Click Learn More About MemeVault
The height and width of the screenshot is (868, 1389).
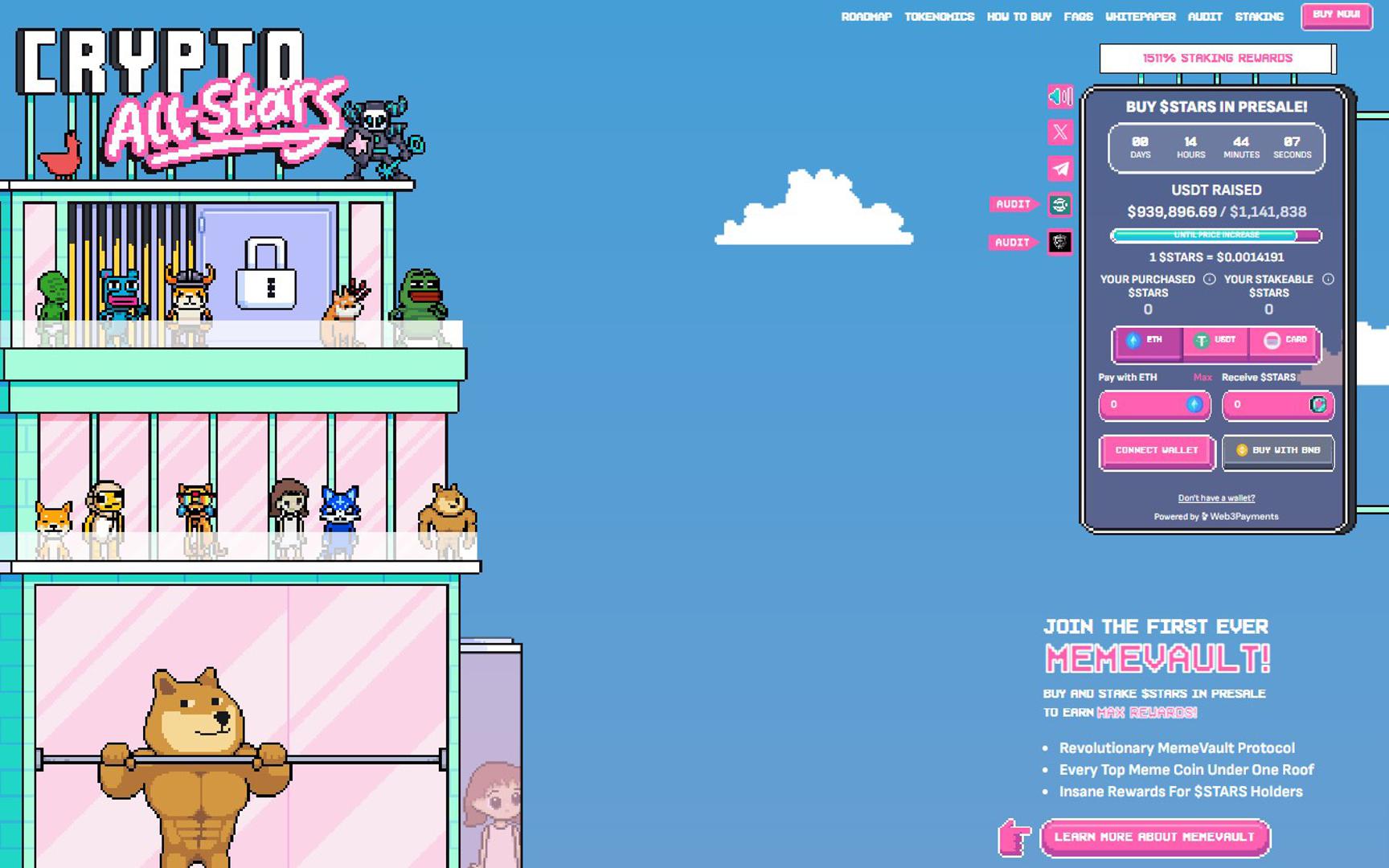click(x=1154, y=837)
